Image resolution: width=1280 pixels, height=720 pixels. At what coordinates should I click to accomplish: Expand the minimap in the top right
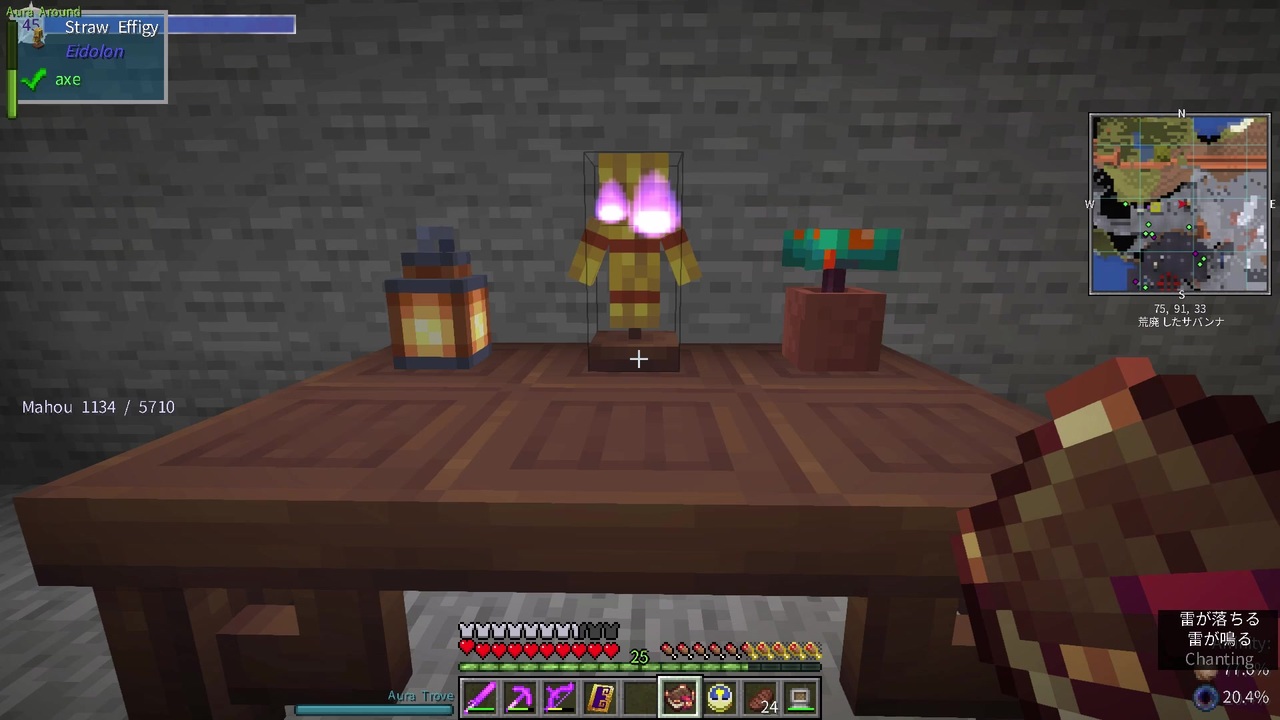(1180, 205)
